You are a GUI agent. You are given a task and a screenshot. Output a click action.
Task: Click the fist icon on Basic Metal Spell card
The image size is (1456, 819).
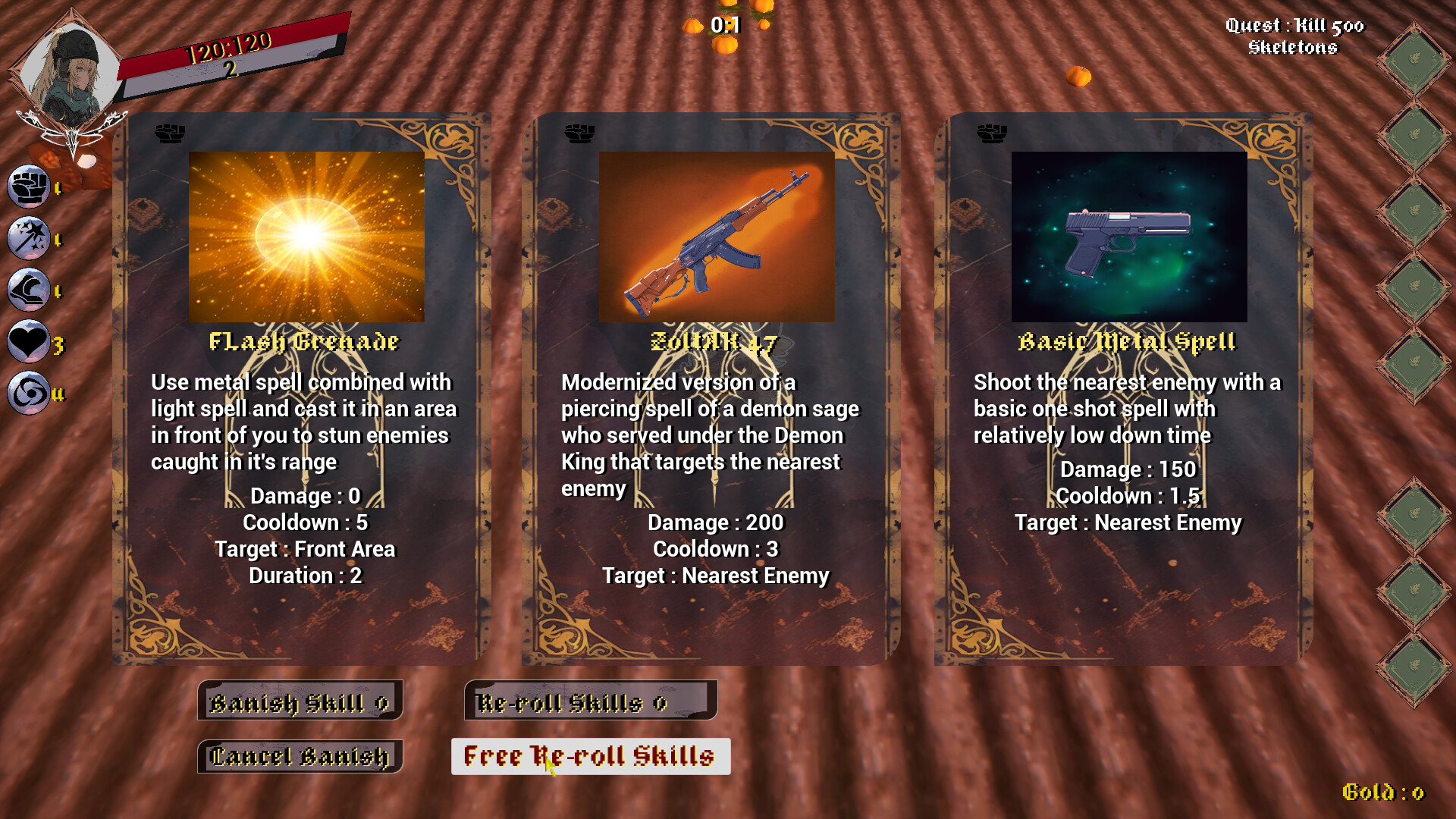pos(992,133)
